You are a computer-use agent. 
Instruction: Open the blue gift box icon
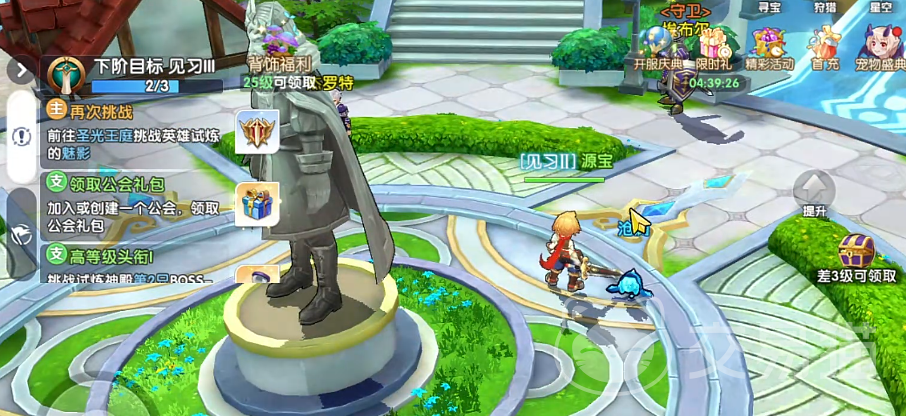(257, 204)
